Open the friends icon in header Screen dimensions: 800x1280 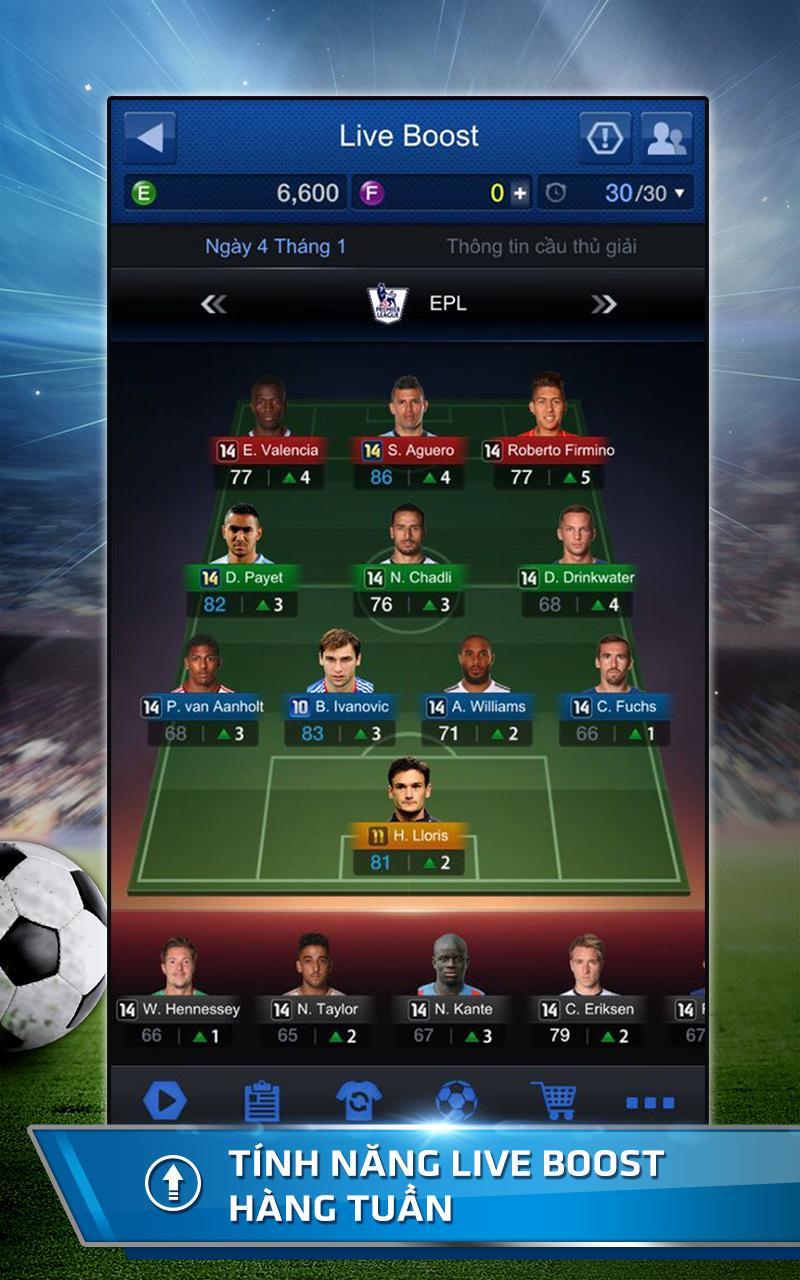(x=666, y=138)
